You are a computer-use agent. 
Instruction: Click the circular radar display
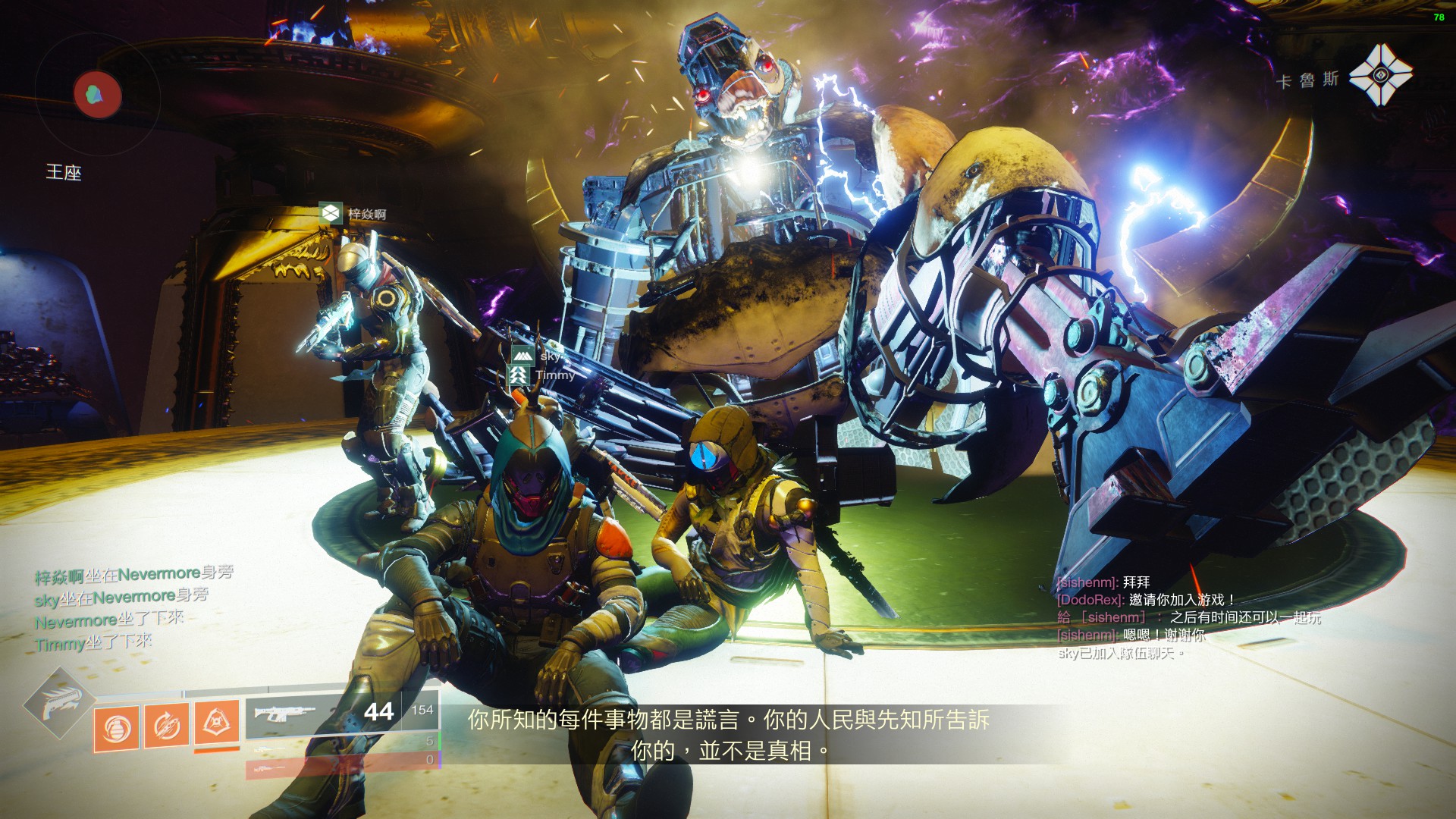pyautogui.click(x=97, y=94)
